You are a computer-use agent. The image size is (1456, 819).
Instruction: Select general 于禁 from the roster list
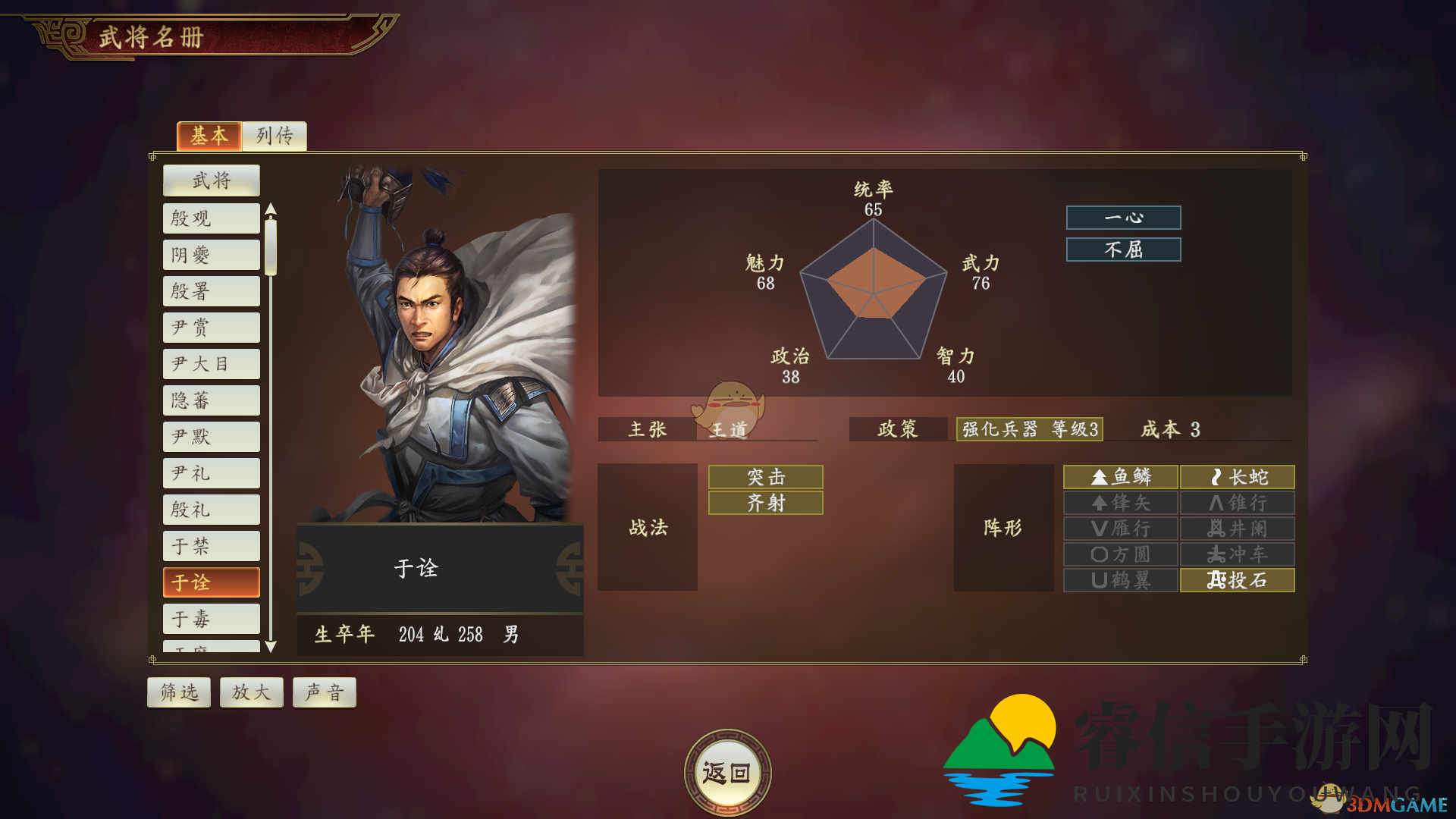tap(211, 545)
